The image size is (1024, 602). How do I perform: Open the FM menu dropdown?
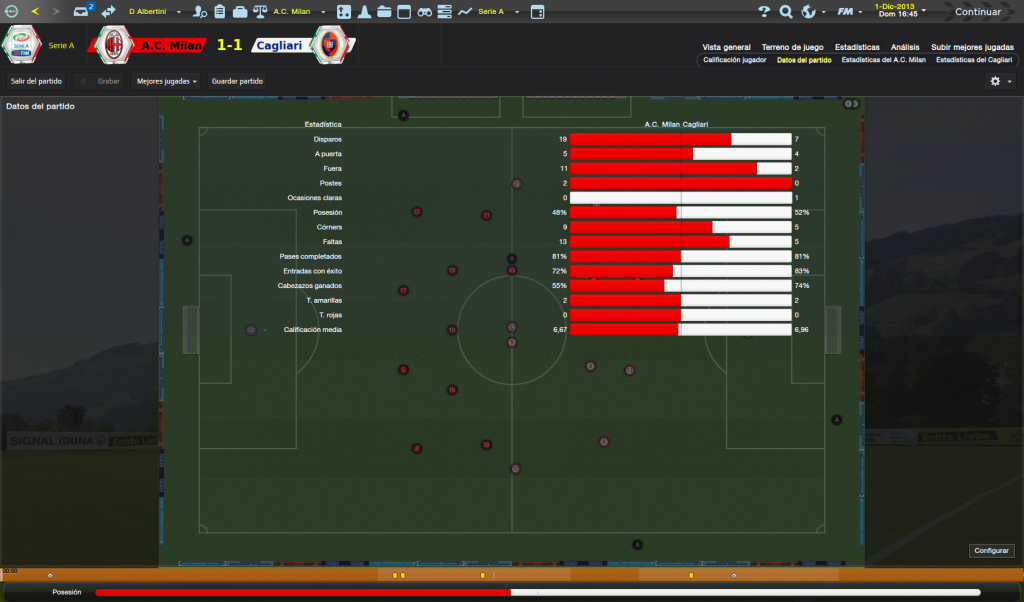click(849, 12)
